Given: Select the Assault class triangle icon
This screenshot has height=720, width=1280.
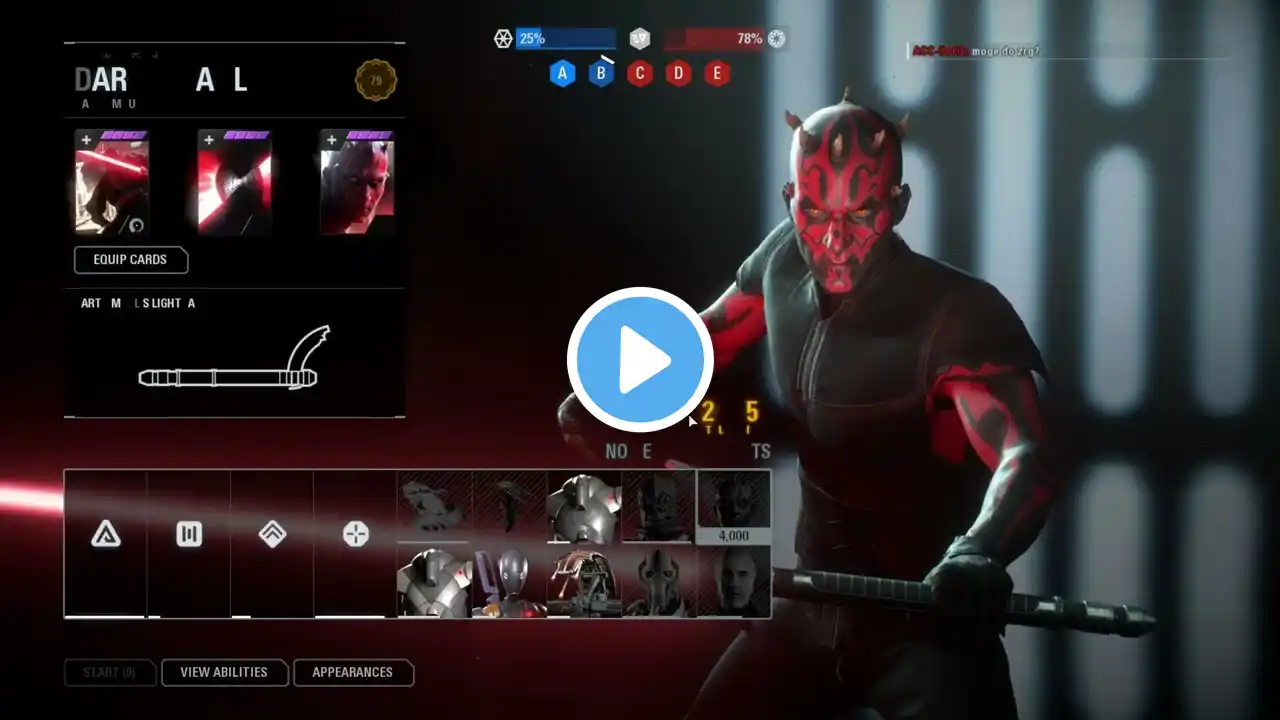Looking at the screenshot, I should pyautogui.click(x=106, y=535).
